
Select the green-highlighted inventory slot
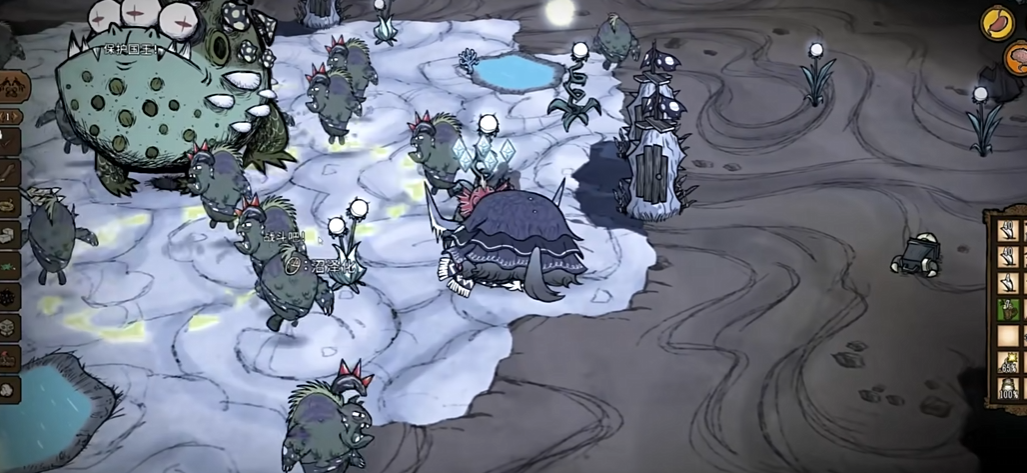coord(1007,308)
